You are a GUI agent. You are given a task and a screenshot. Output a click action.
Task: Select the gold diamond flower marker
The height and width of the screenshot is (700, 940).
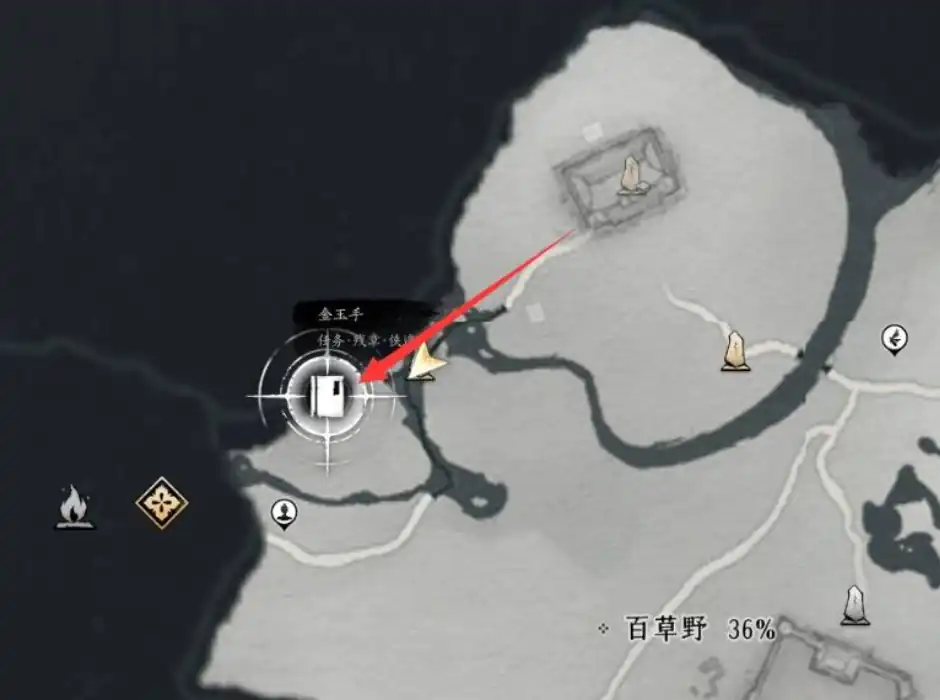click(x=162, y=502)
